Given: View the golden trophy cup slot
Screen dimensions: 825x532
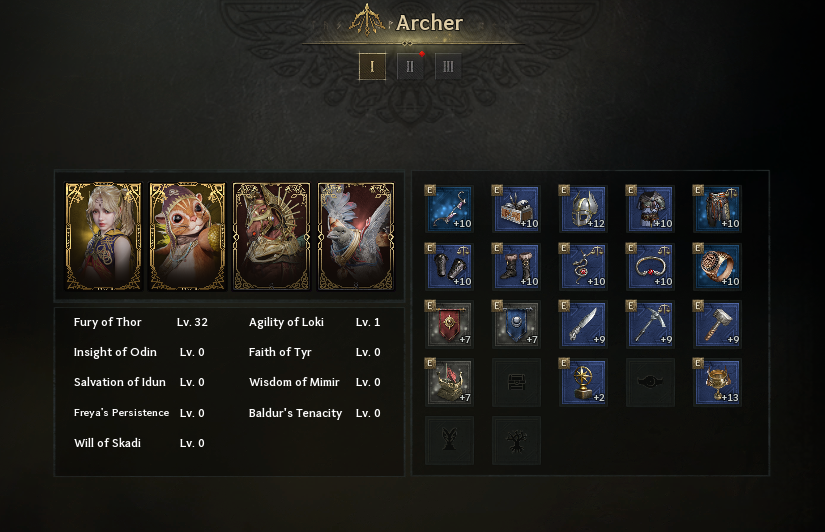Looking at the screenshot, I should (x=717, y=382).
